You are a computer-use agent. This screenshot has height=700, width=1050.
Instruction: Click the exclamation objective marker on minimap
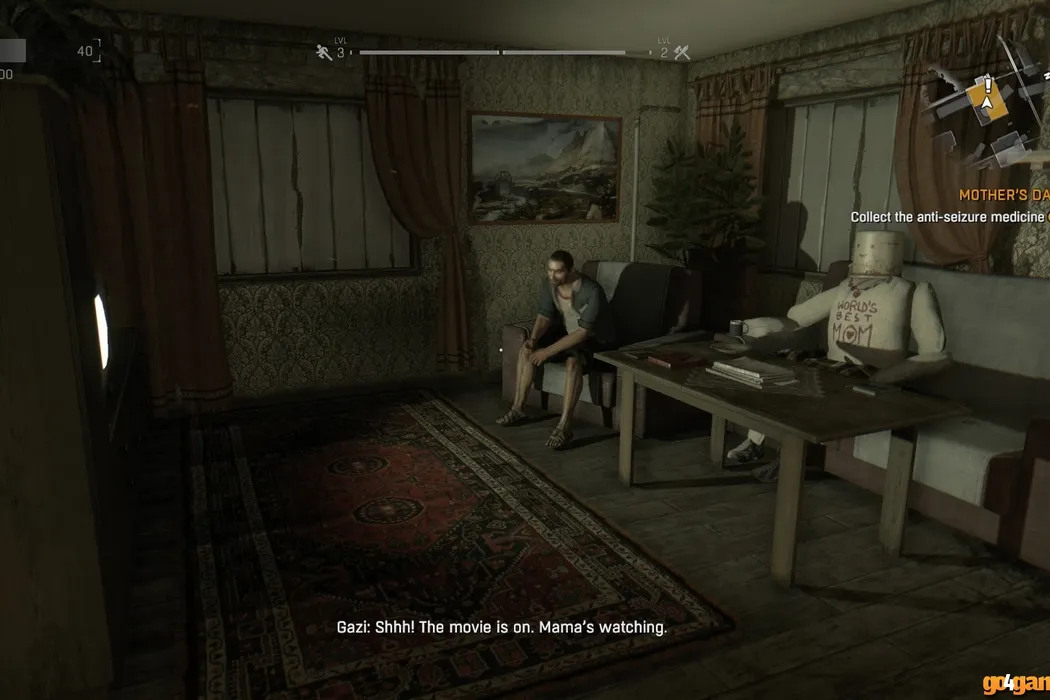tap(988, 85)
